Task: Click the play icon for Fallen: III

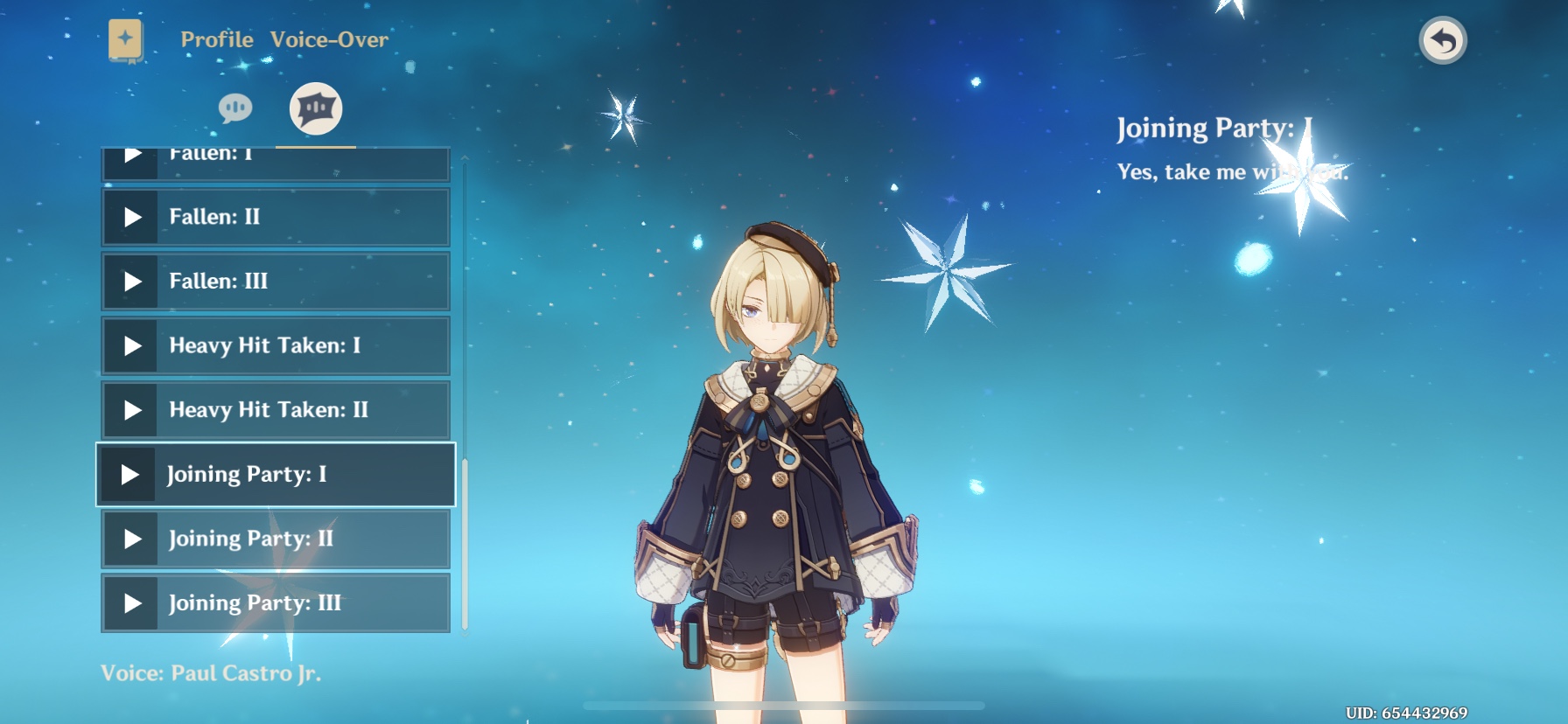Action: point(133,281)
